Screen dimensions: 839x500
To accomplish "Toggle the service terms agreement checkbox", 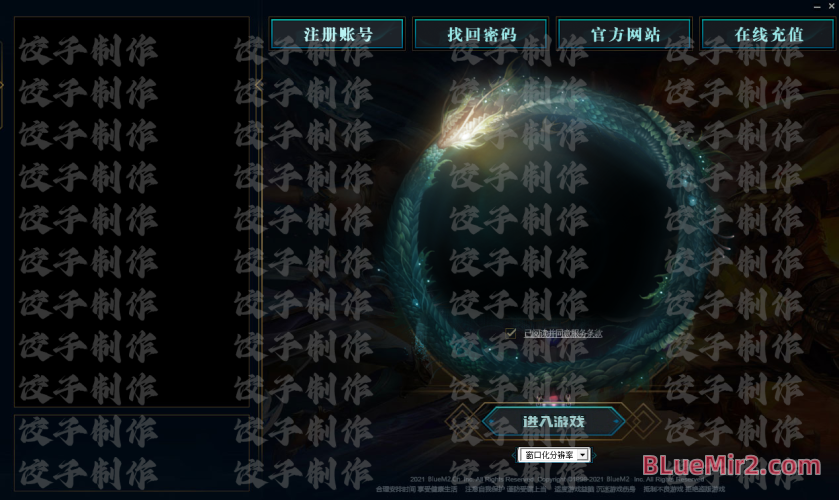I will (512, 332).
